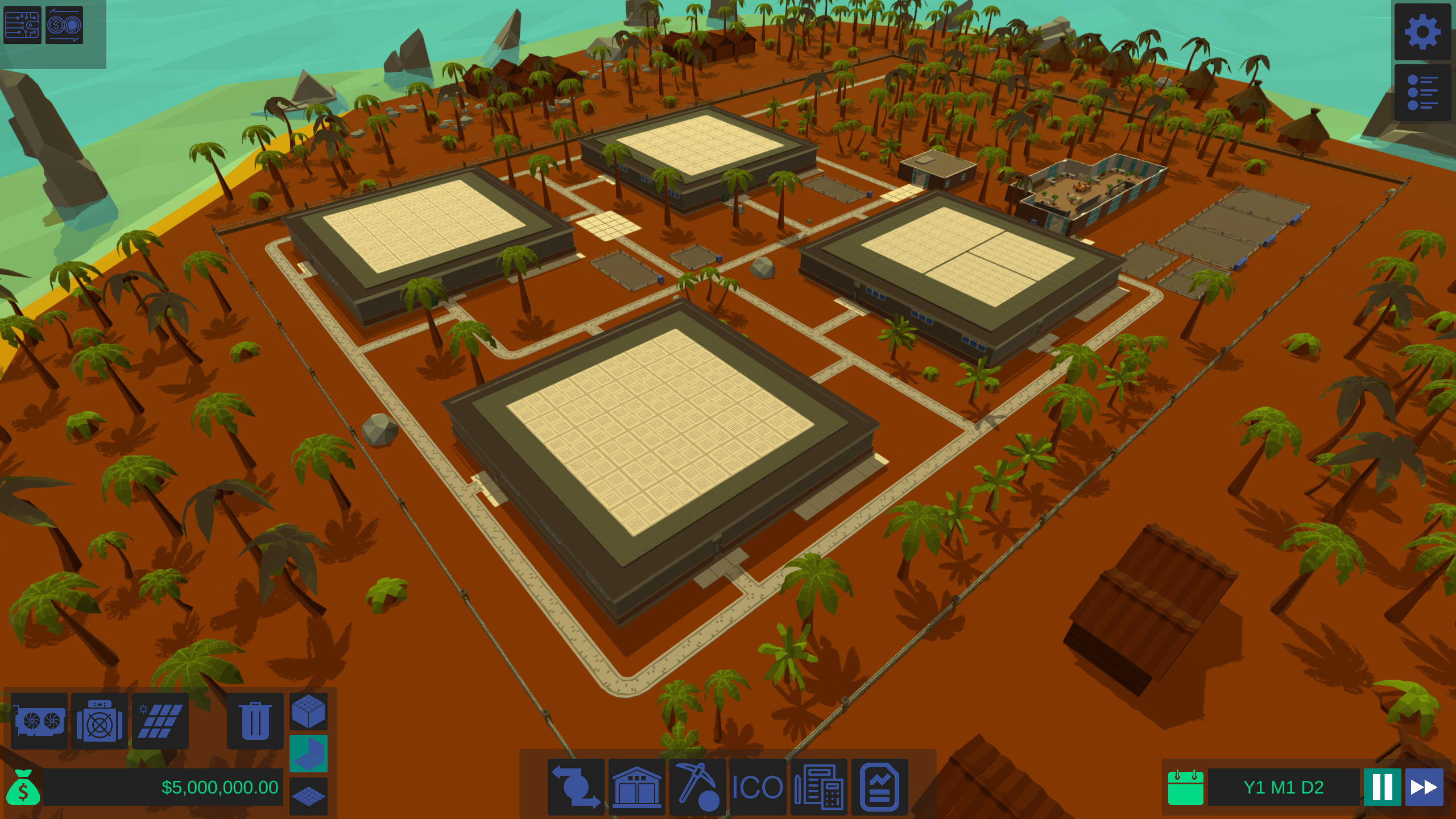Toggle the flat floor grid view mode
This screenshot has height=819, width=1456.
[x=308, y=796]
